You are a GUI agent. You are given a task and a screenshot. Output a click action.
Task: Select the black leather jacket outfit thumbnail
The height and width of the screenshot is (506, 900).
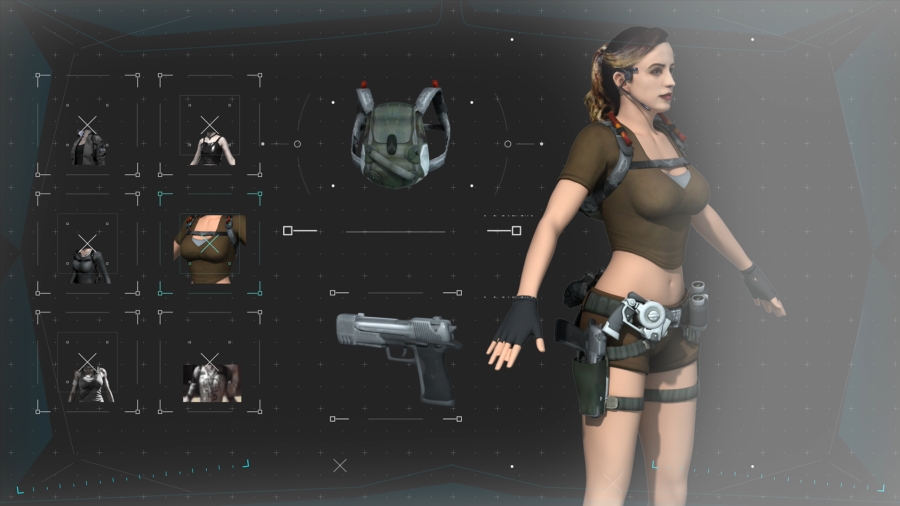[88, 140]
